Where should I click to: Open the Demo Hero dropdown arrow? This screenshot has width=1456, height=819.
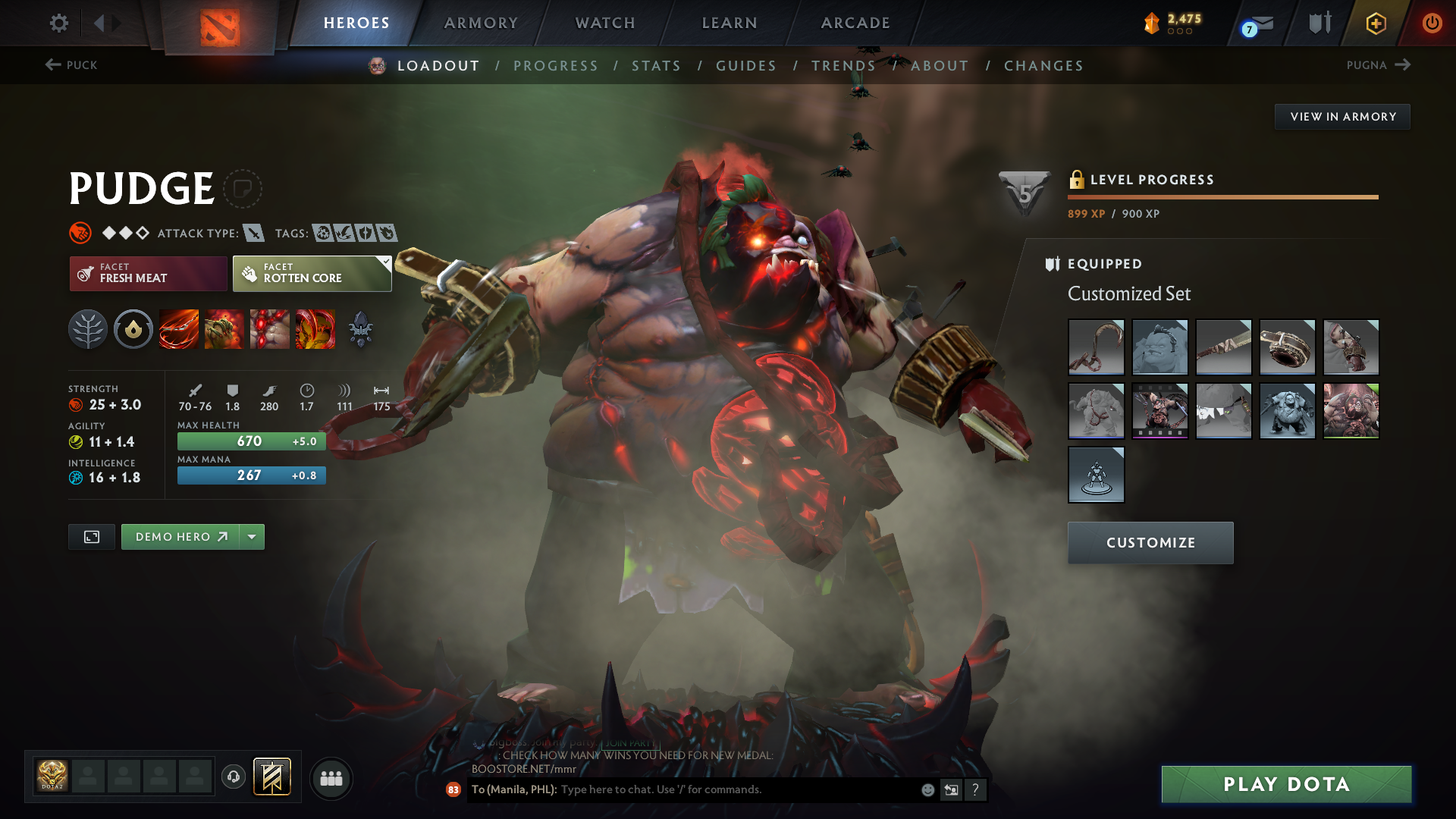251,536
